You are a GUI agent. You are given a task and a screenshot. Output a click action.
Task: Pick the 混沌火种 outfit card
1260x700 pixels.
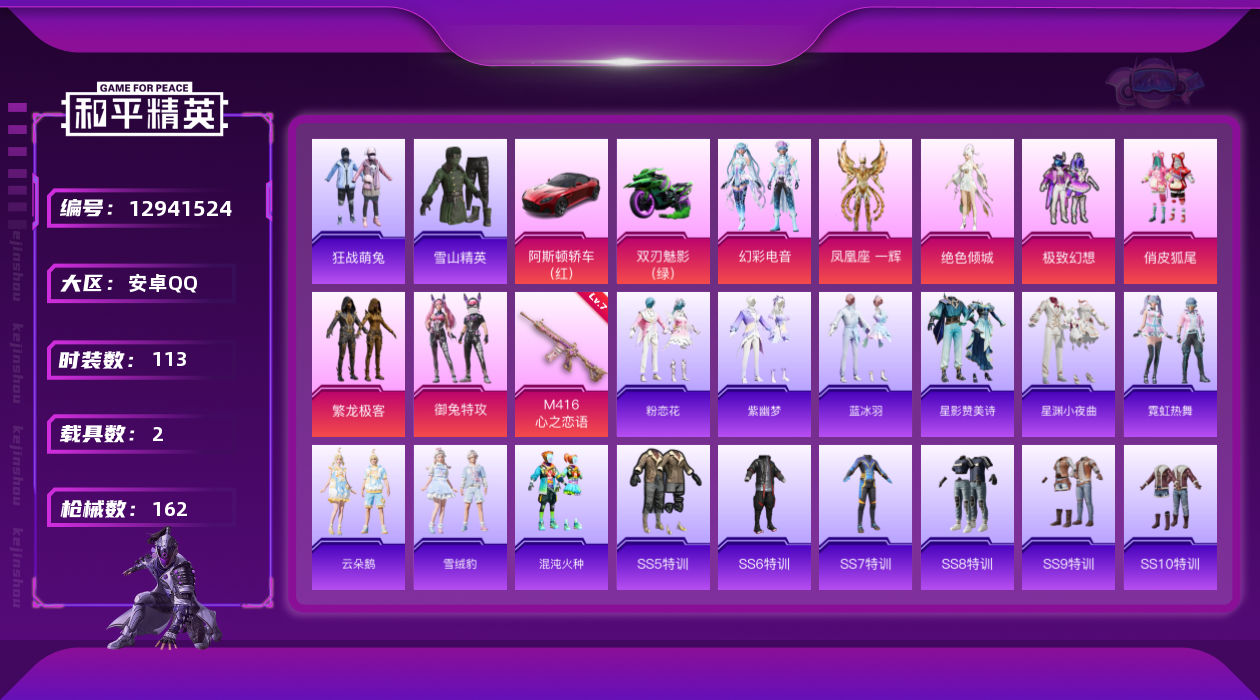tap(561, 517)
